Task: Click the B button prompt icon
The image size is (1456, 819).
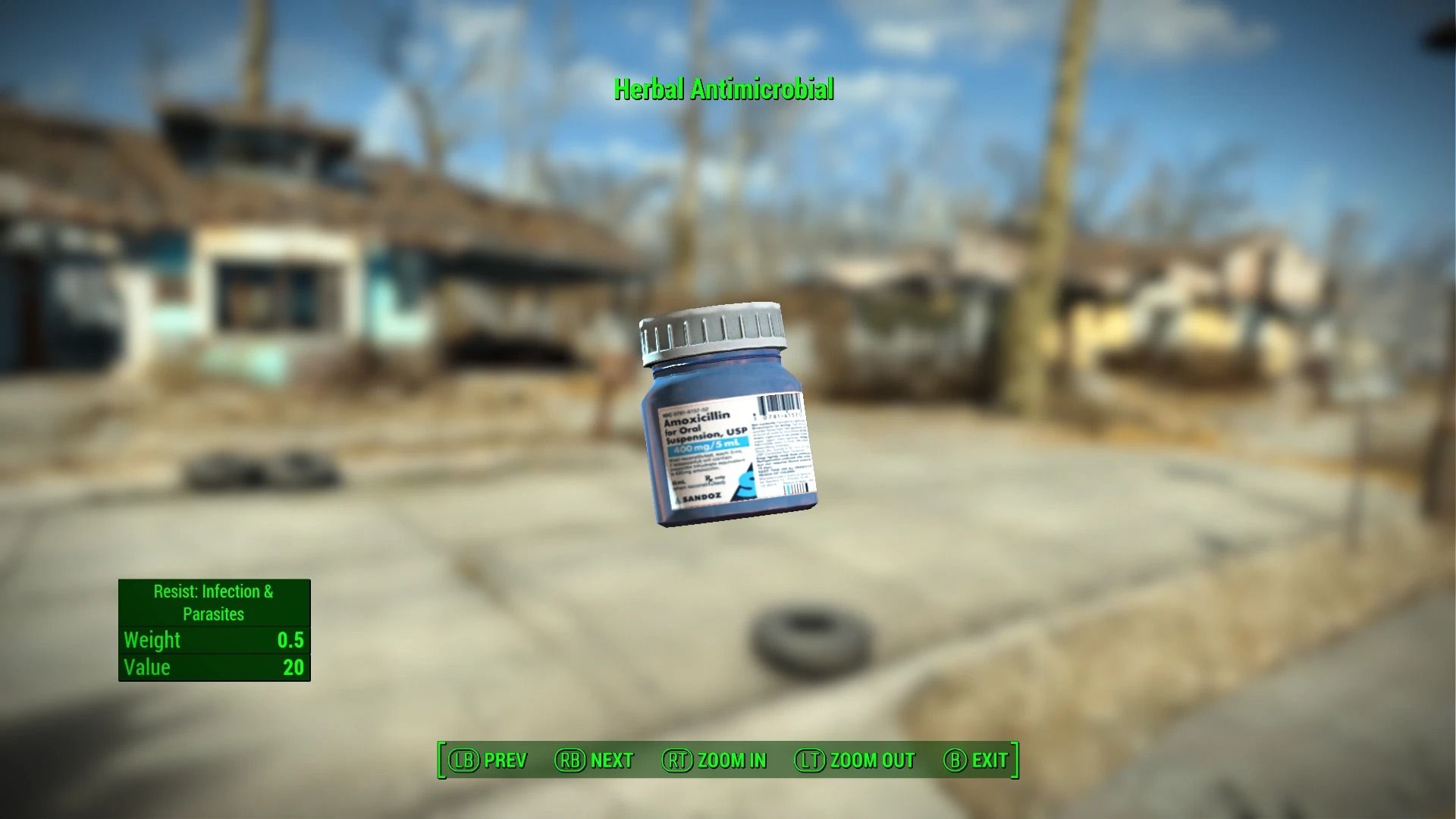Action: pos(955,761)
